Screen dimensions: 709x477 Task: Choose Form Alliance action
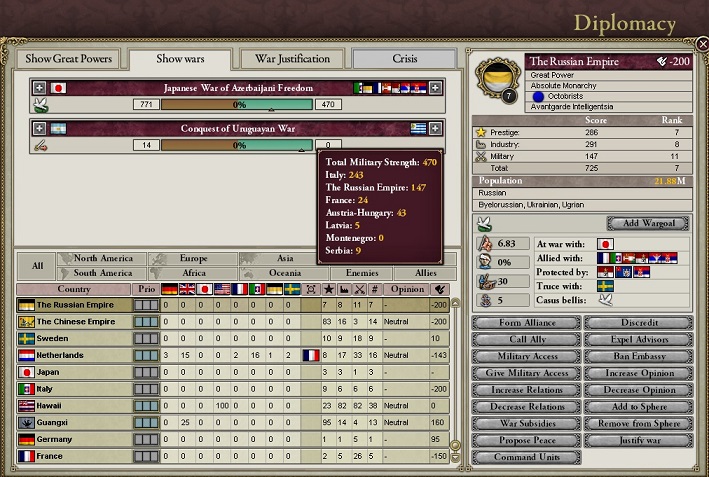pos(525,323)
